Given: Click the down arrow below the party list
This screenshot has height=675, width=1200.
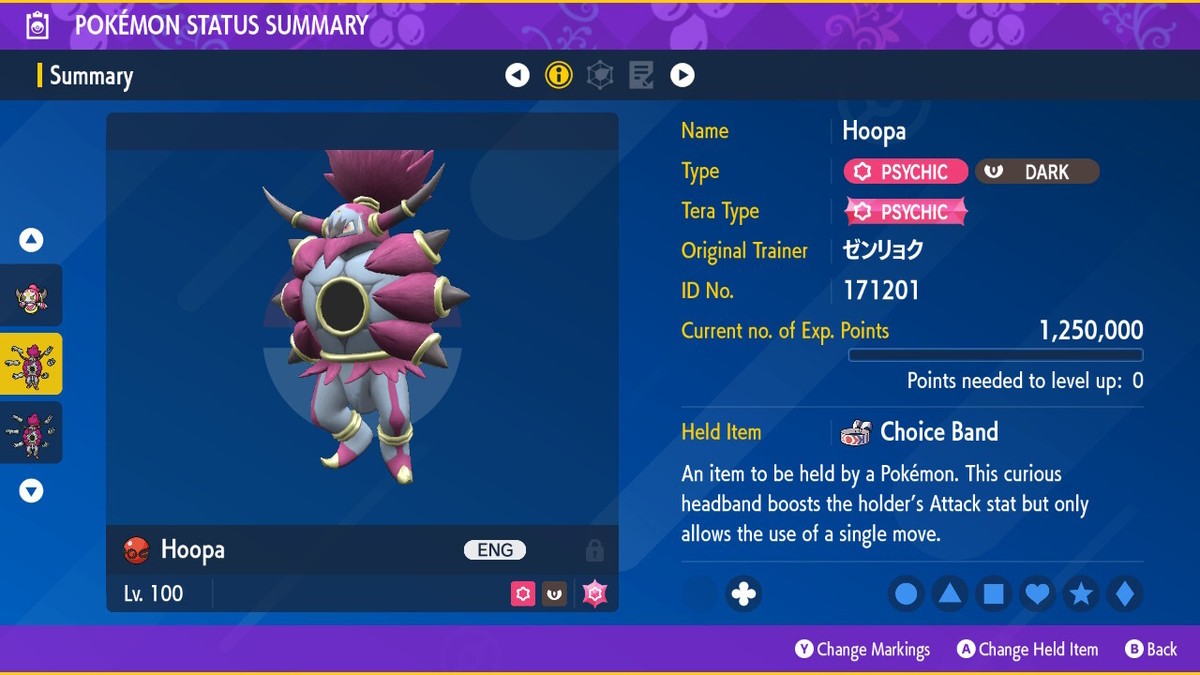Looking at the screenshot, I should 32,491.
